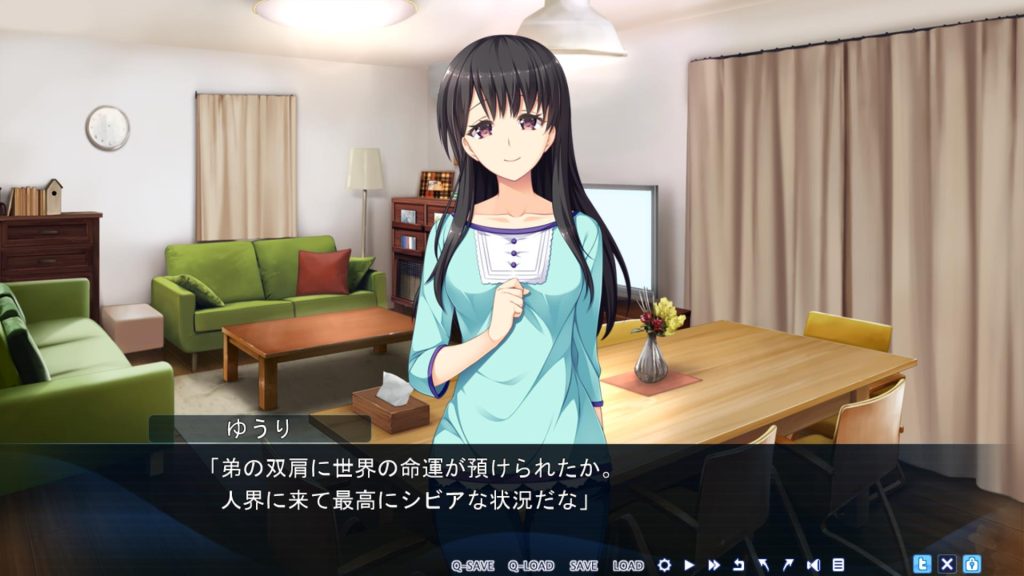Viewport: 1024px width, 576px height.
Task: Click the up-left arrow icon
Action: click(x=763, y=565)
